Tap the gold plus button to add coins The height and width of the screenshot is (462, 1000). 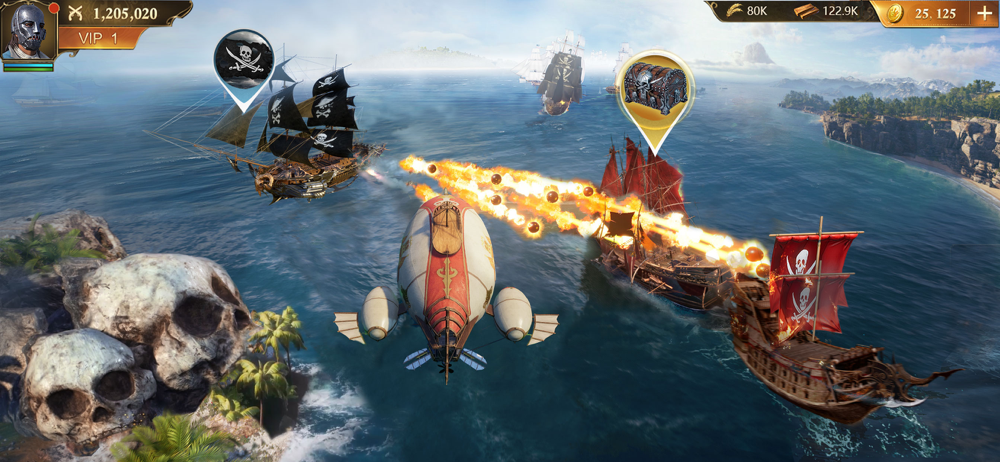pos(983,13)
